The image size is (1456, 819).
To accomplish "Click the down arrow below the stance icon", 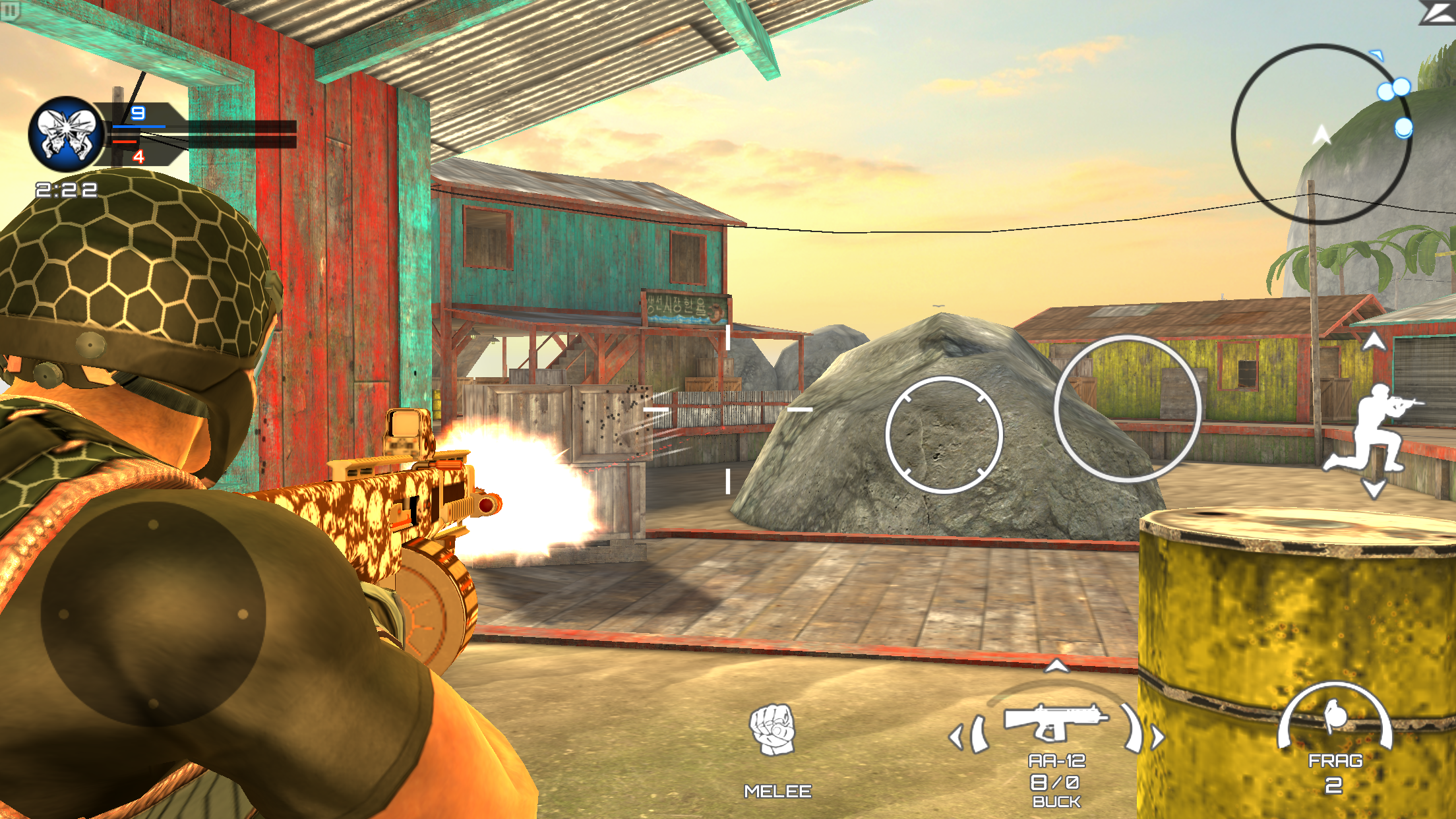I will tap(1374, 489).
